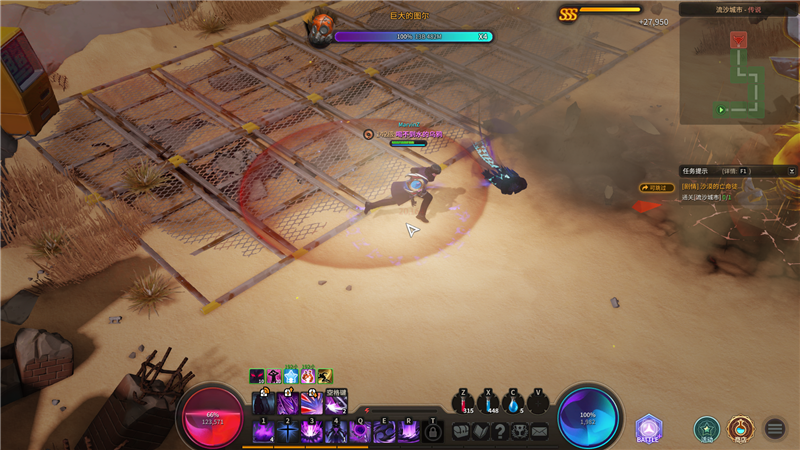Viewport: 800px width, 450px height.
Task: Open the shop potion icon
Action: click(x=740, y=429)
